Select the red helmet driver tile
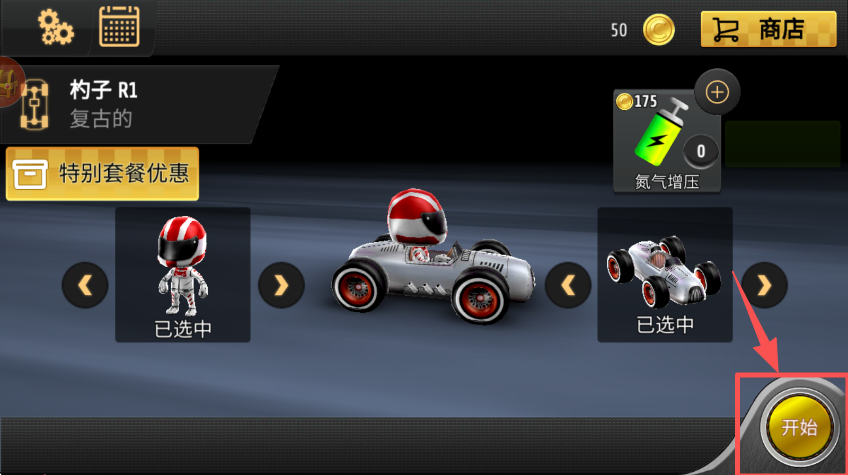The width and height of the screenshot is (848, 475). coord(183,273)
